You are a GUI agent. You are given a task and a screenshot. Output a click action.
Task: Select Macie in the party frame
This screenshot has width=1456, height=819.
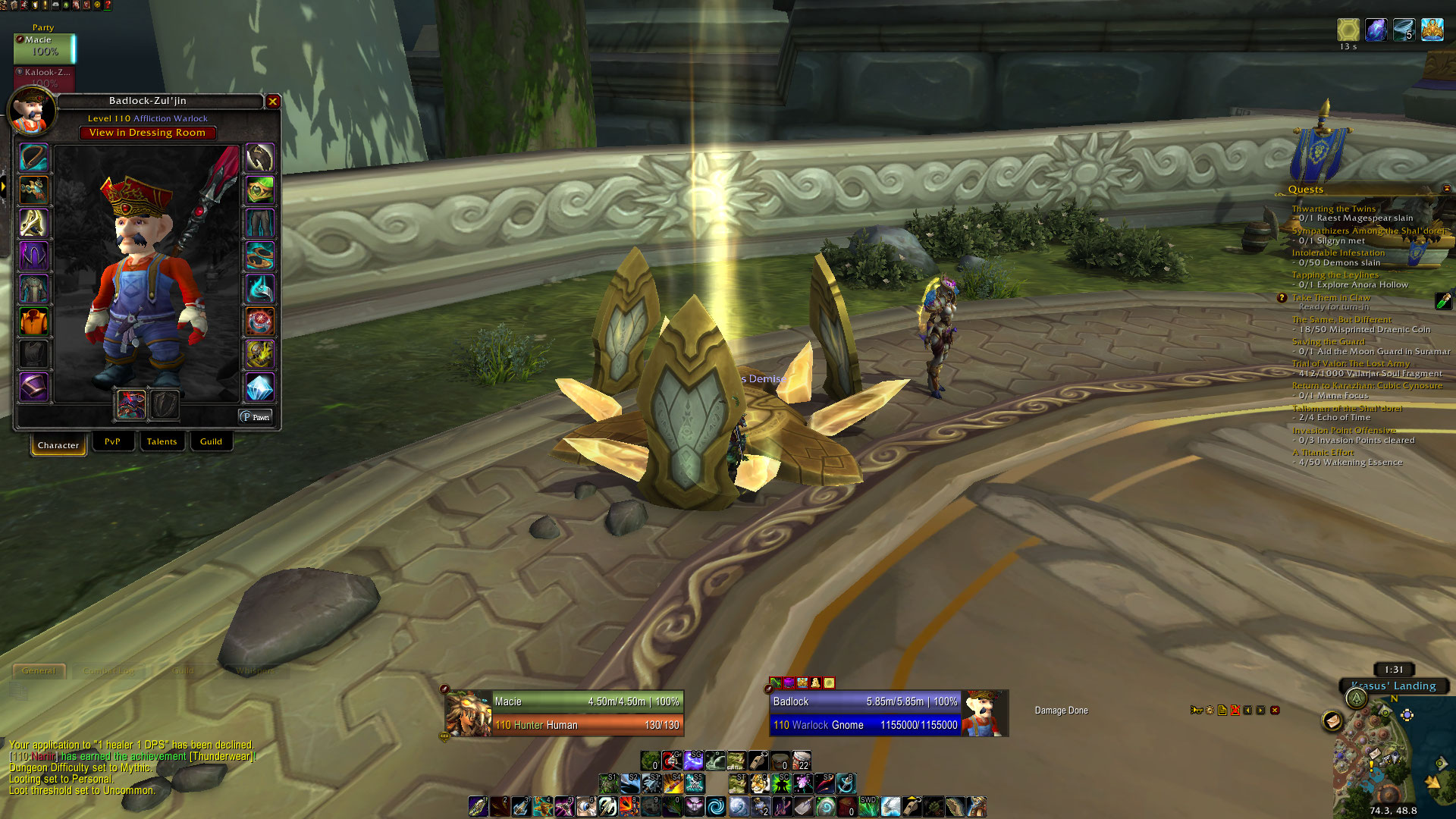coord(45,48)
